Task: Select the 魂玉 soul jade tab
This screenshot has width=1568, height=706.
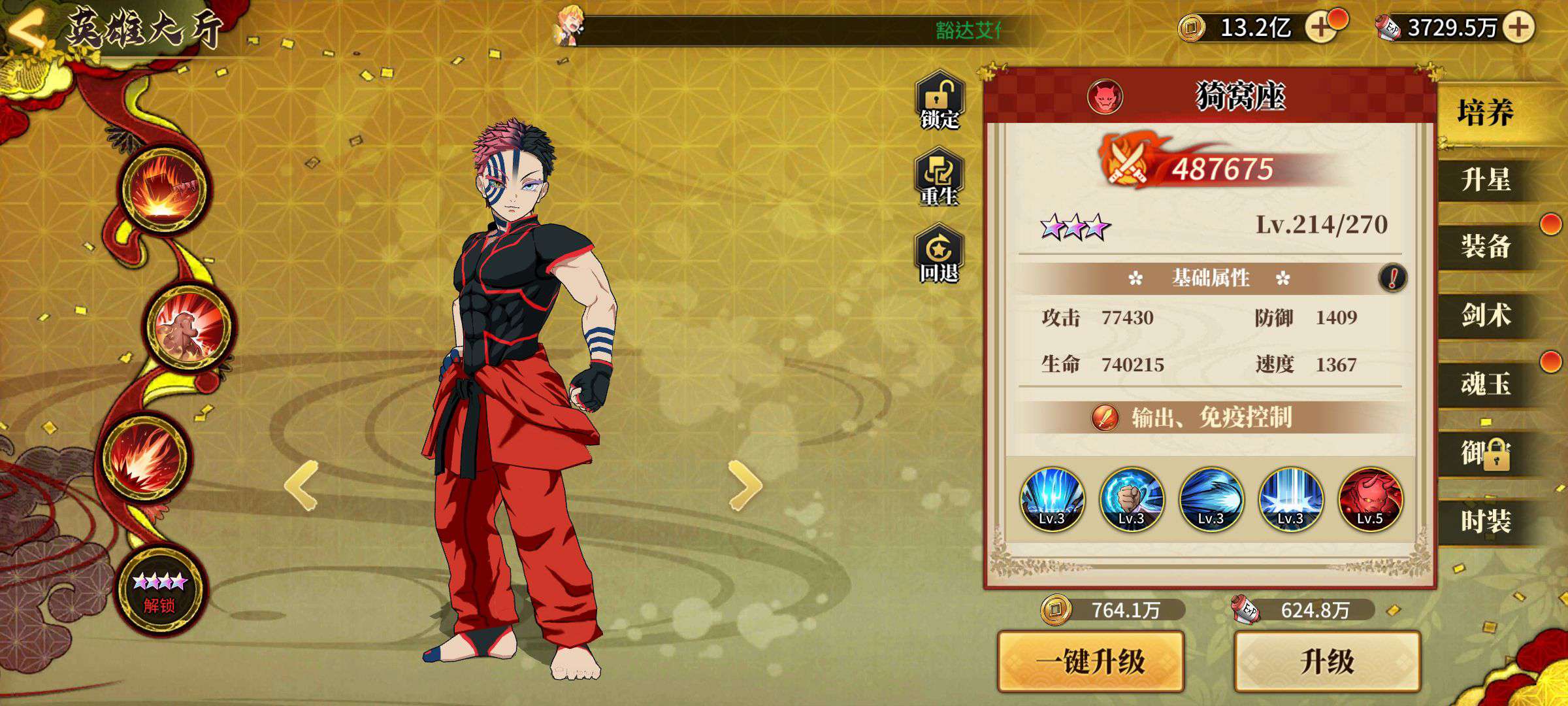Action: click(x=1485, y=384)
